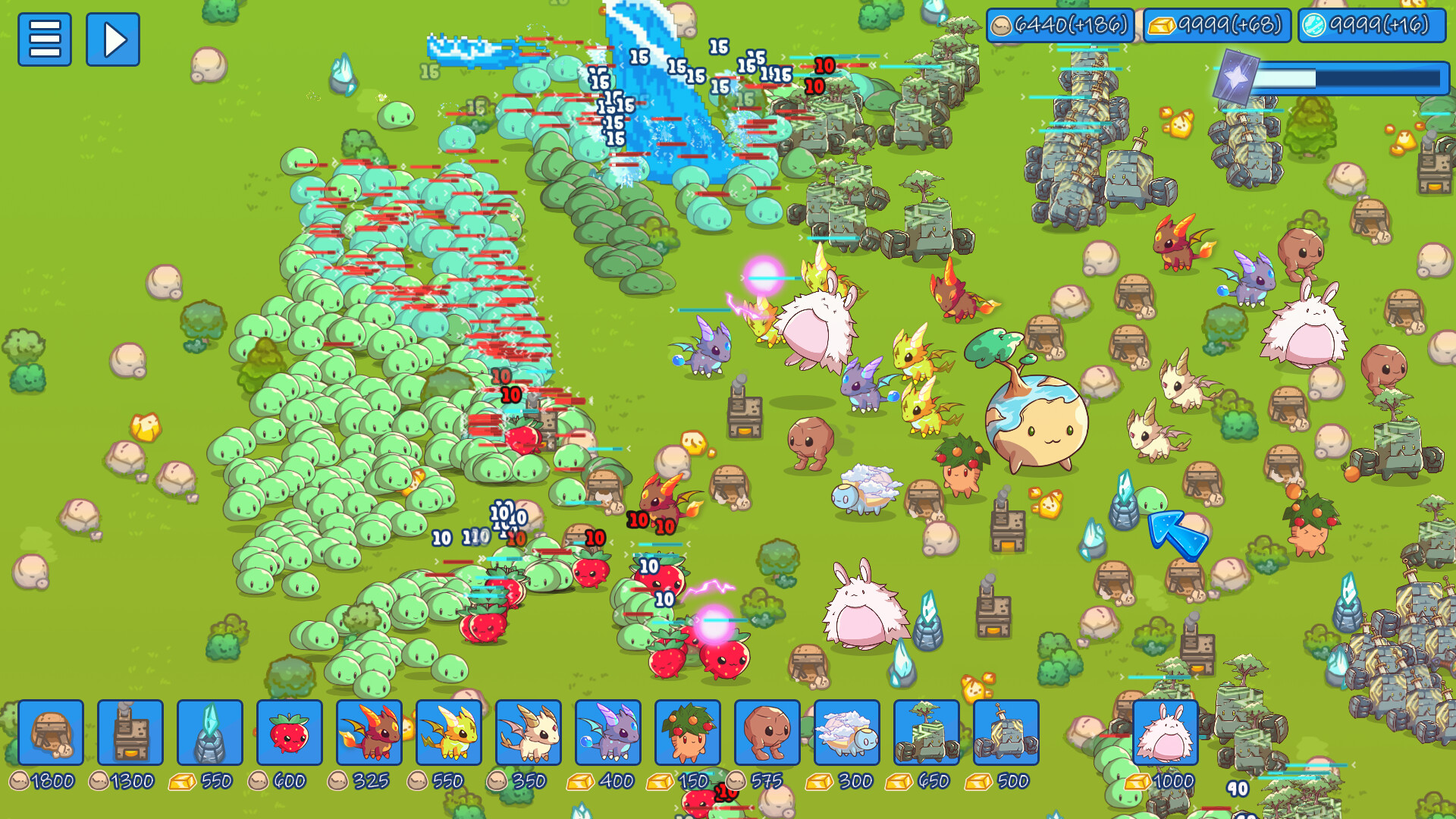Select the apple-tree creature costing 150 gold

[x=688, y=733]
